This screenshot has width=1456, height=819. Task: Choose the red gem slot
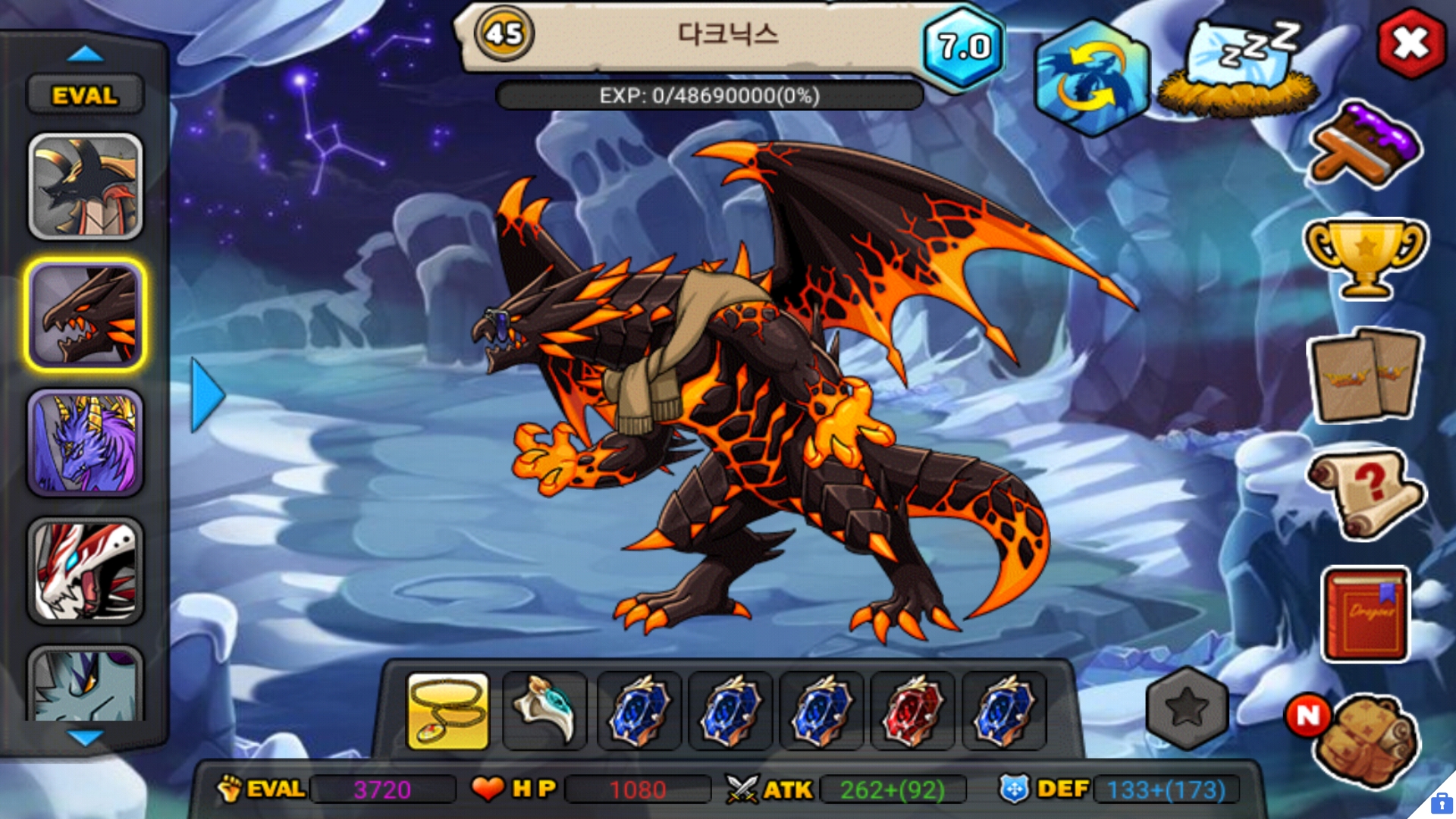click(x=912, y=711)
